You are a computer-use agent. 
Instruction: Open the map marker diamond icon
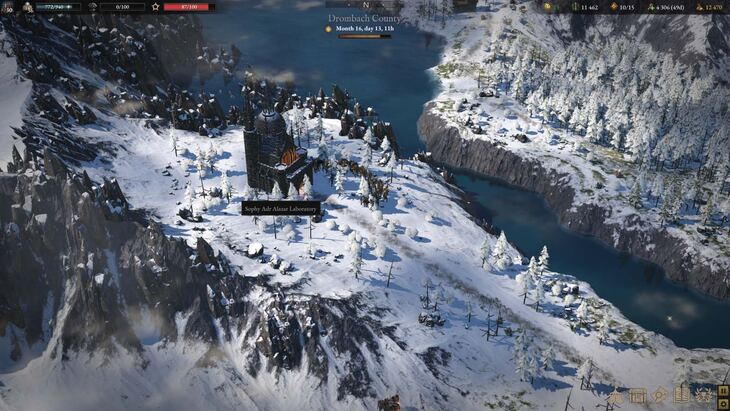coord(659,395)
